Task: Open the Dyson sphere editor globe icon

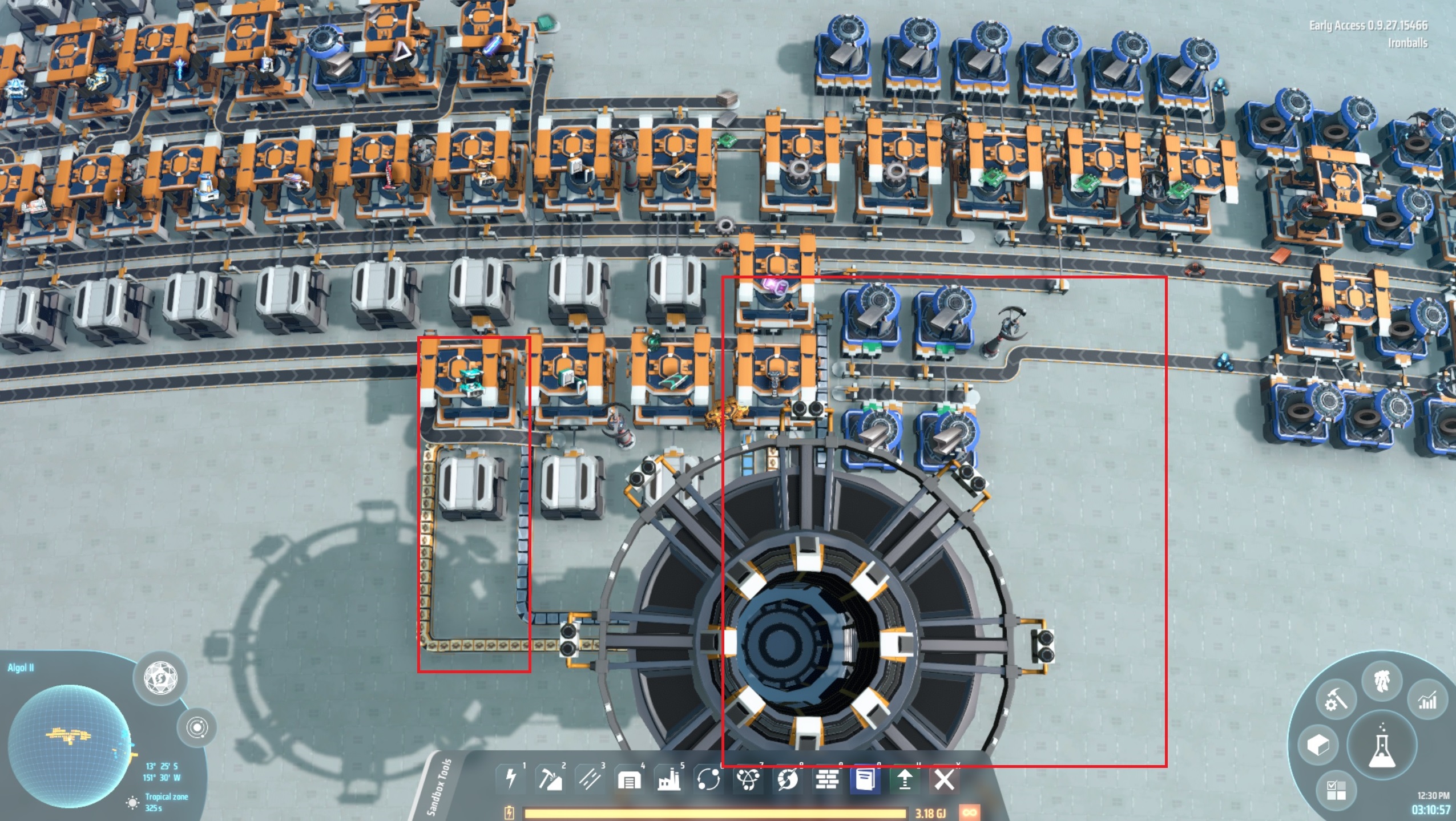Action: coord(160,678)
